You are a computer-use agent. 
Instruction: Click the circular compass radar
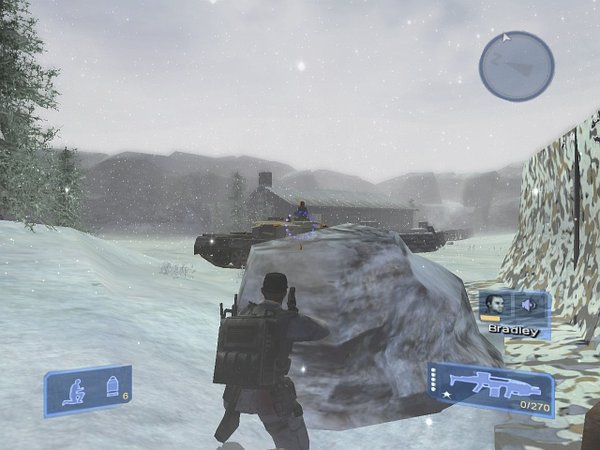pos(516,66)
